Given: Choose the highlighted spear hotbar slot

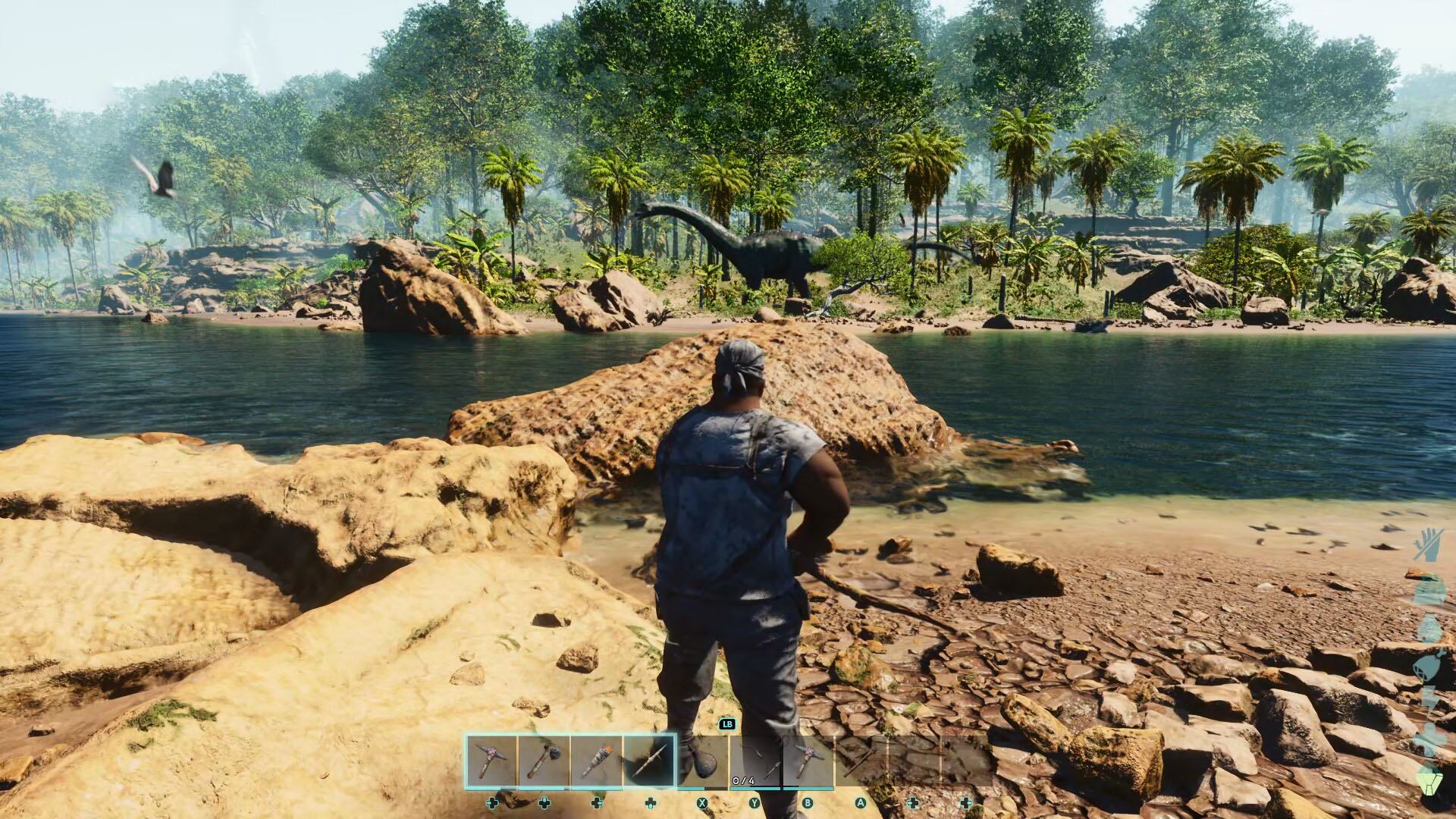Looking at the screenshot, I should tap(650, 761).
